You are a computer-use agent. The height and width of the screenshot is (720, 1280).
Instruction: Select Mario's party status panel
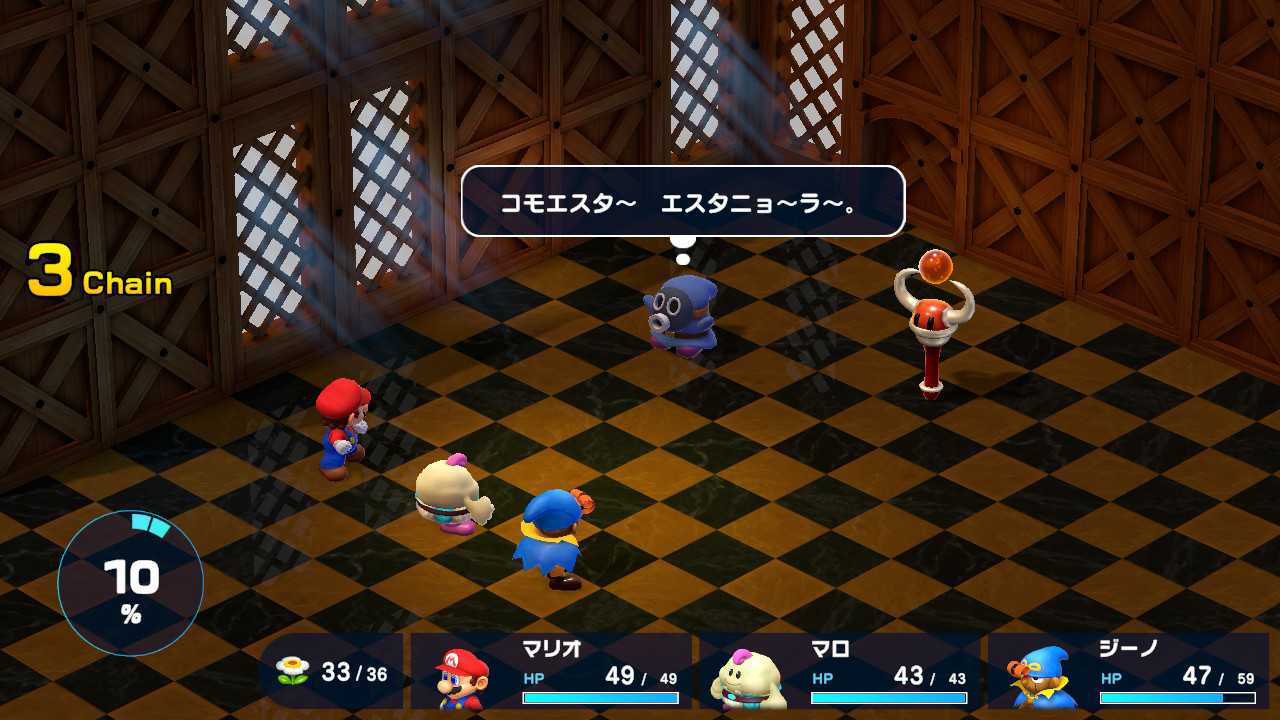point(551,671)
